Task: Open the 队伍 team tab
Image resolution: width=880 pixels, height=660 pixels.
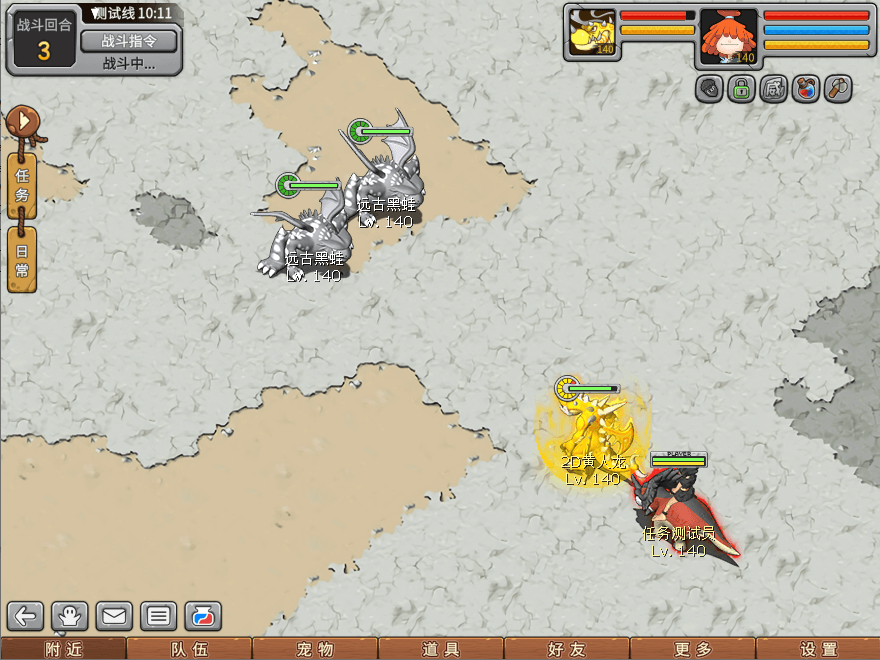Action: pyautogui.click(x=189, y=649)
